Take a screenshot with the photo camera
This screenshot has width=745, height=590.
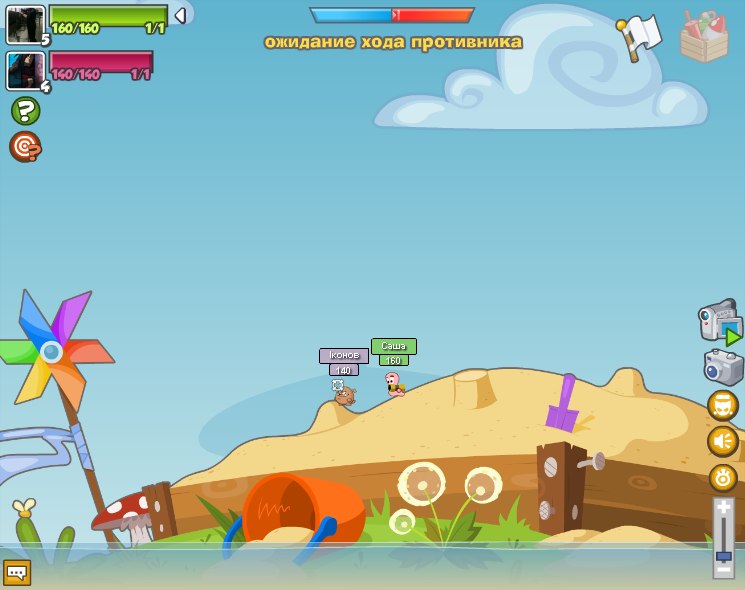point(723,367)
